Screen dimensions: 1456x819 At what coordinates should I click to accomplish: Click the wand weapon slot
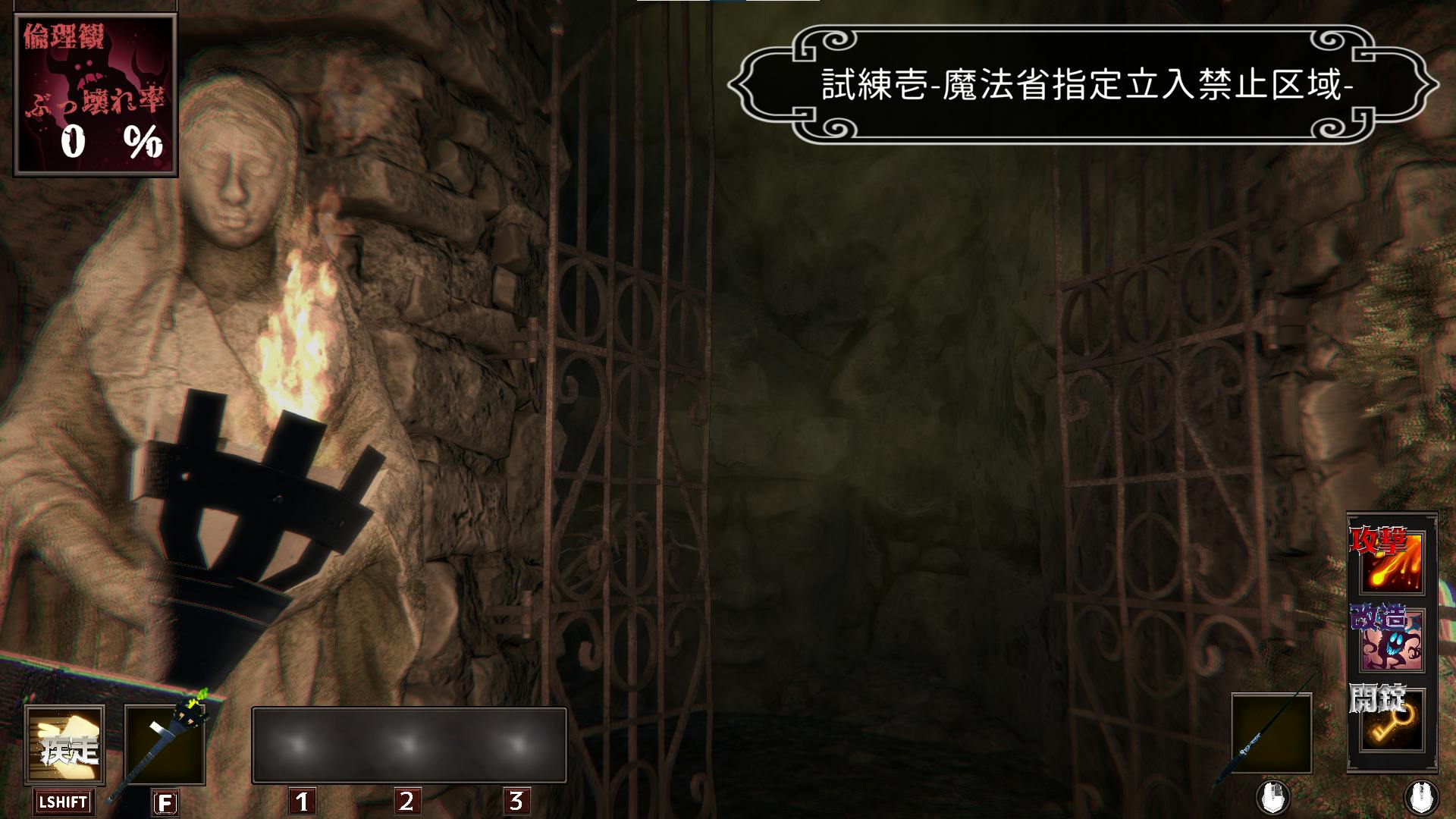1272,732
